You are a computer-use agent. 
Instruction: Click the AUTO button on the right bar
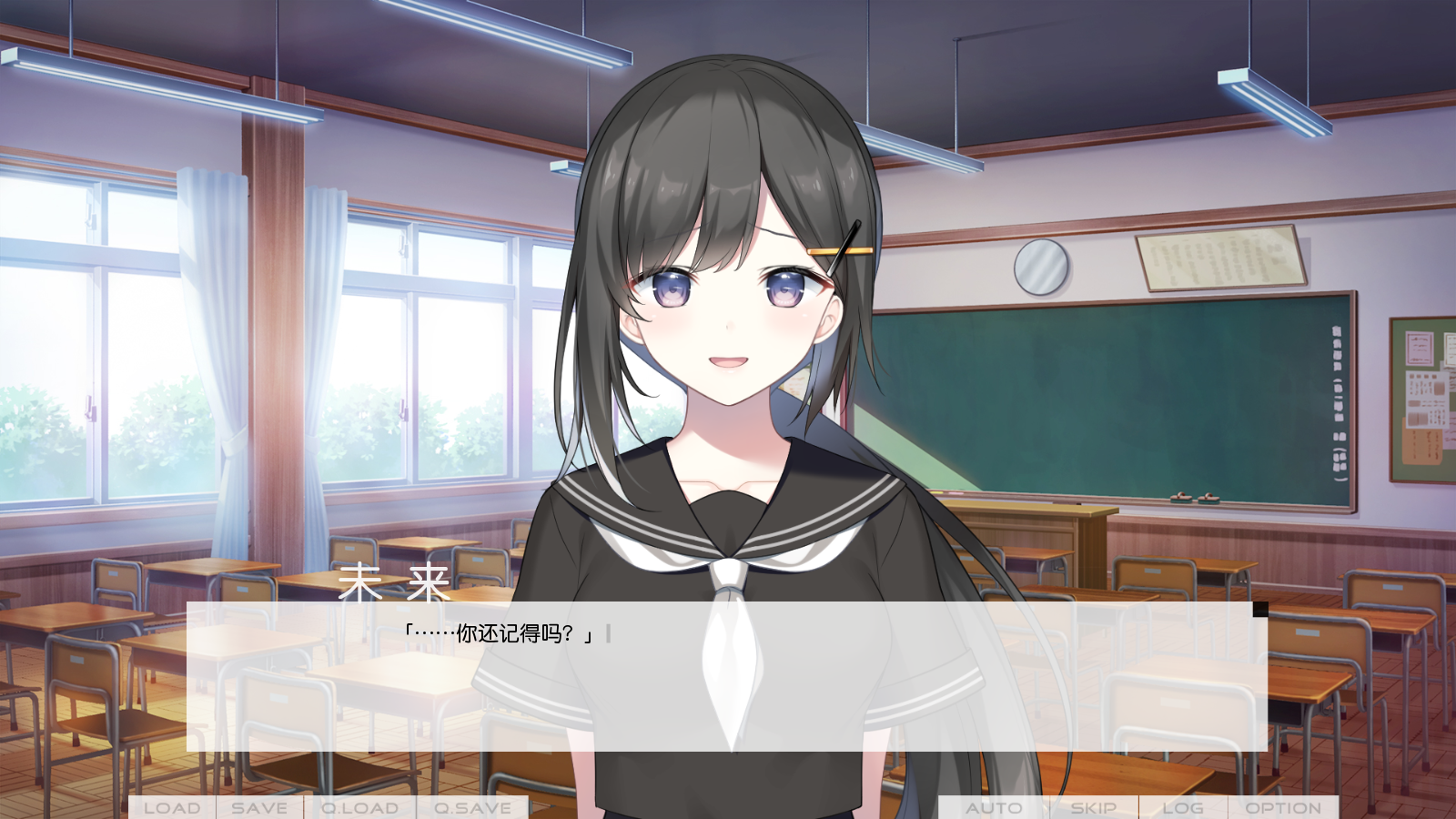pos(994,807)
